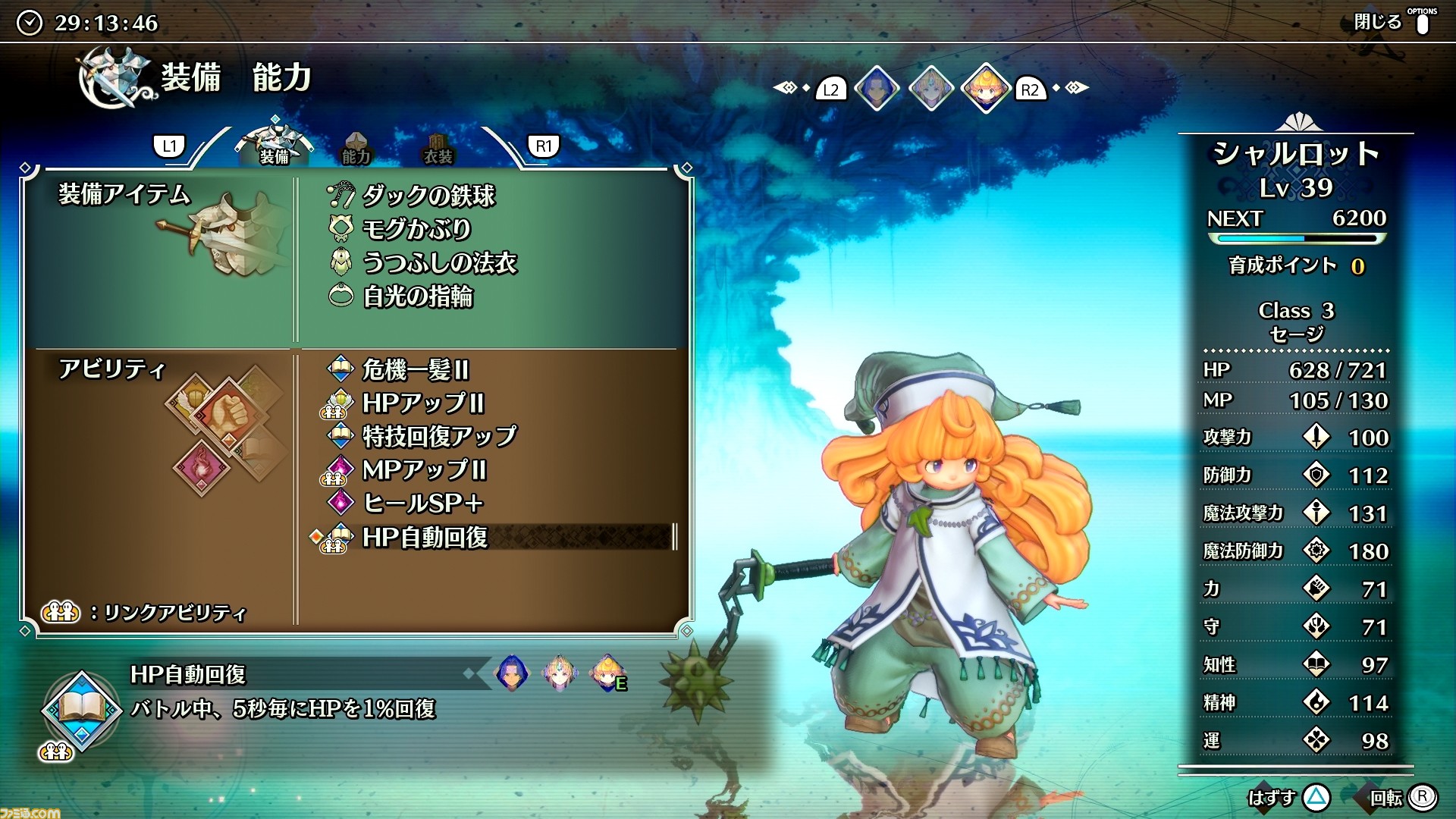Image resolution: width=1456 pixels, height=819 pixels.
Task: Select the ダックの鉄球 weapon slot
Action: [x=428, y=196]
